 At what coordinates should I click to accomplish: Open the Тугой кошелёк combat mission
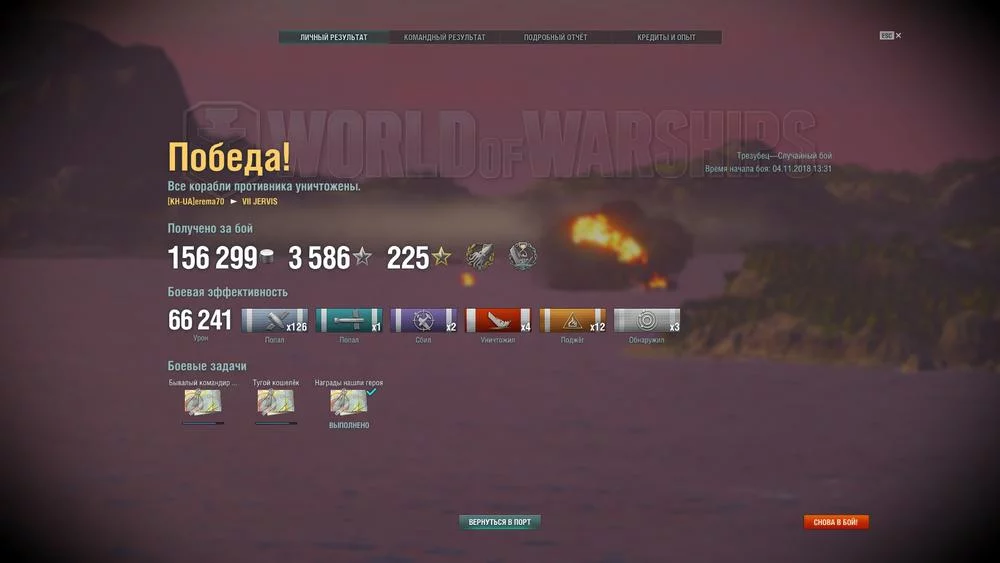(x=276, y=402)
